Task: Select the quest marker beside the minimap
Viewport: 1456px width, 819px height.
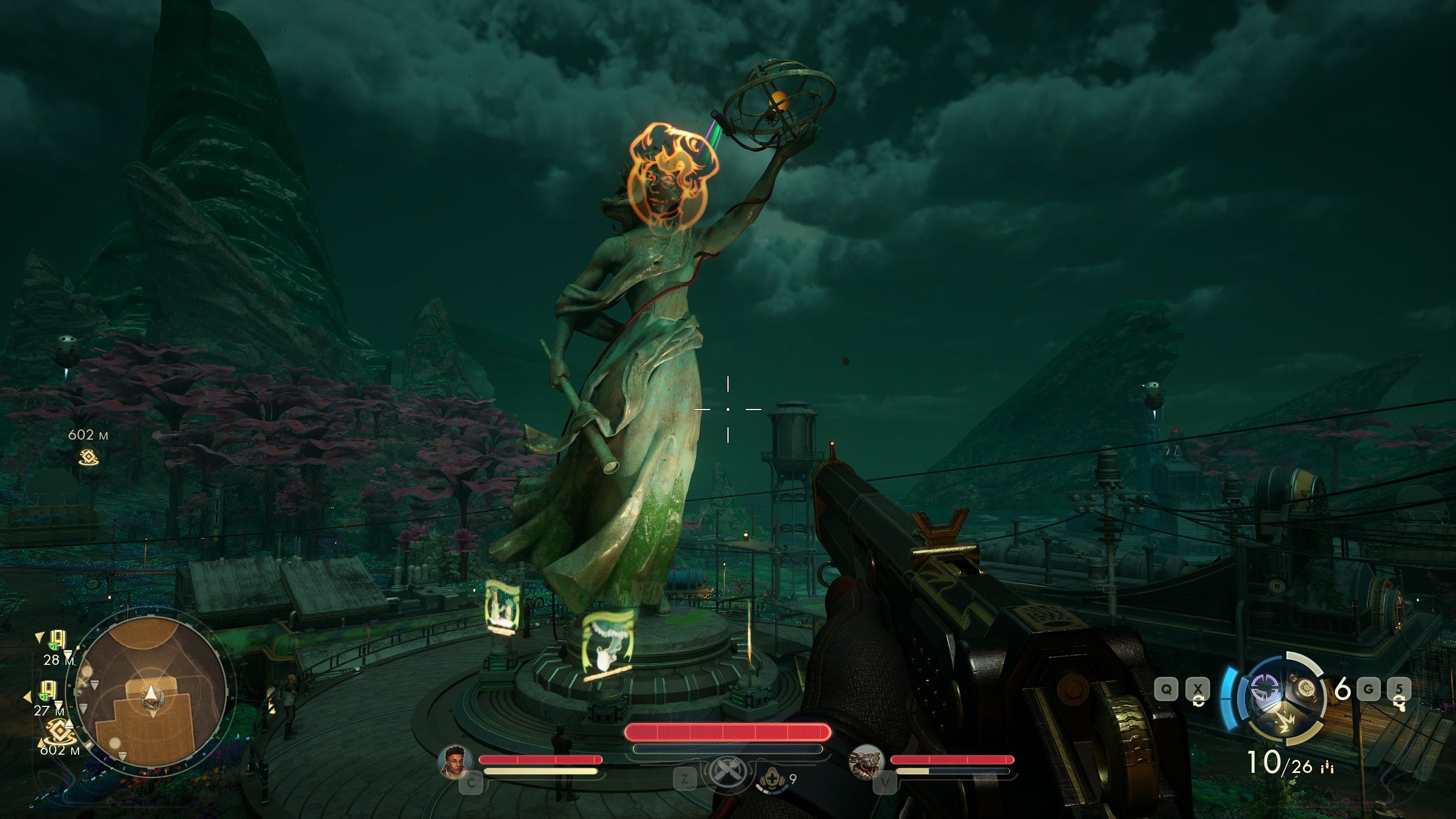Action: [57, 731]
